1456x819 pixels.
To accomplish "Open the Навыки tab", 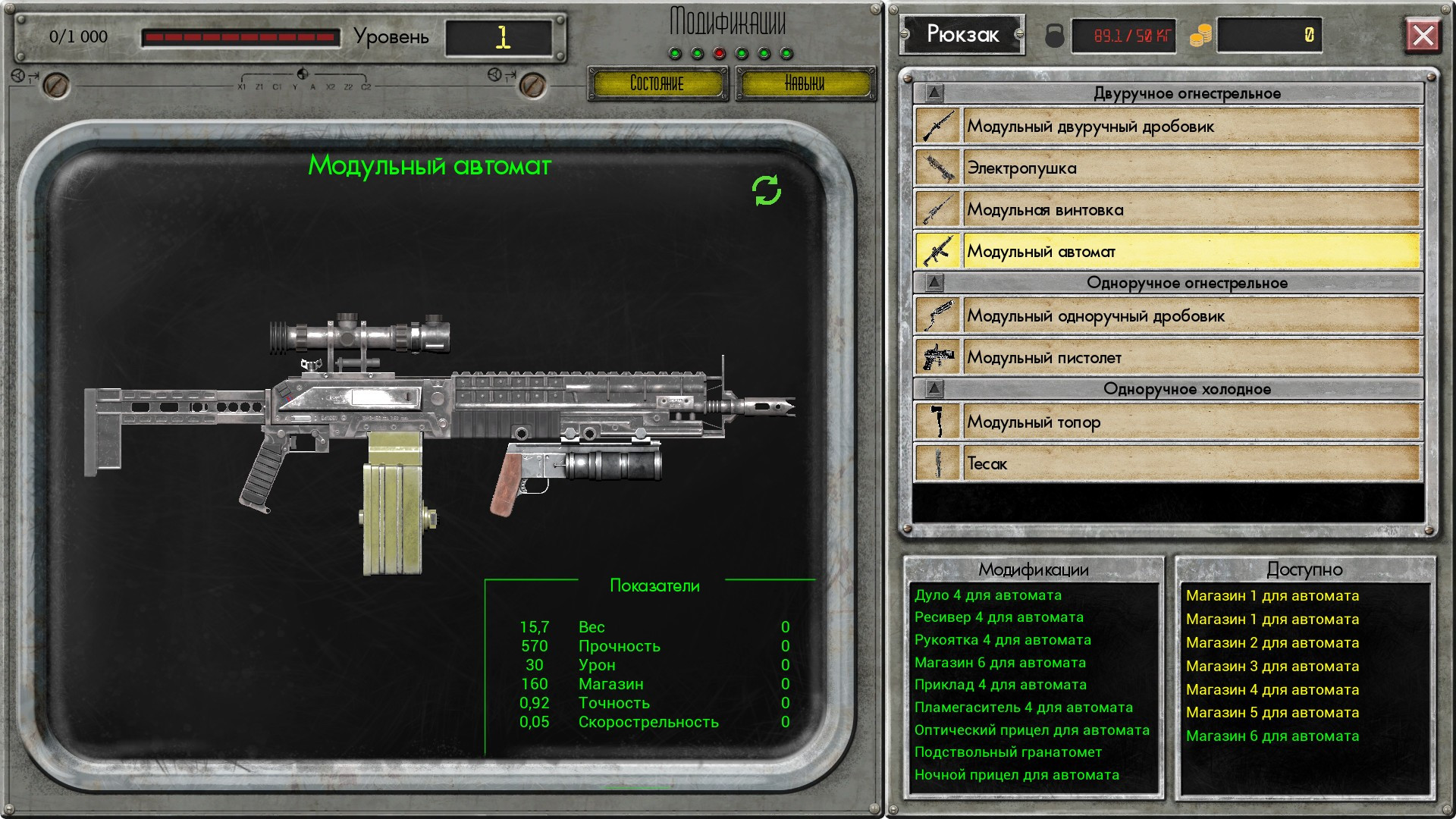I will tap(806, 83).
